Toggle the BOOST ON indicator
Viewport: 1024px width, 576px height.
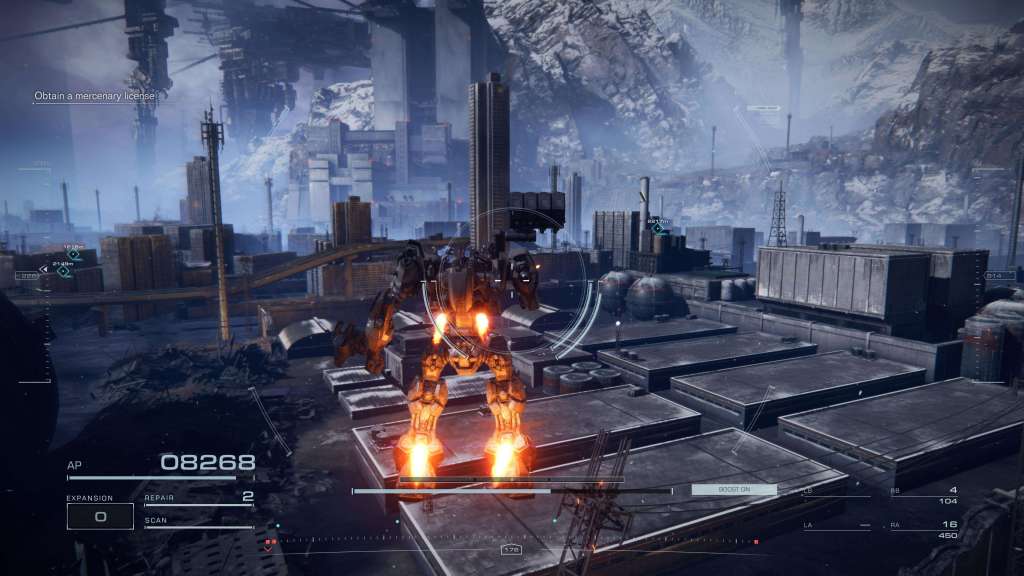(x=733, y=490)
